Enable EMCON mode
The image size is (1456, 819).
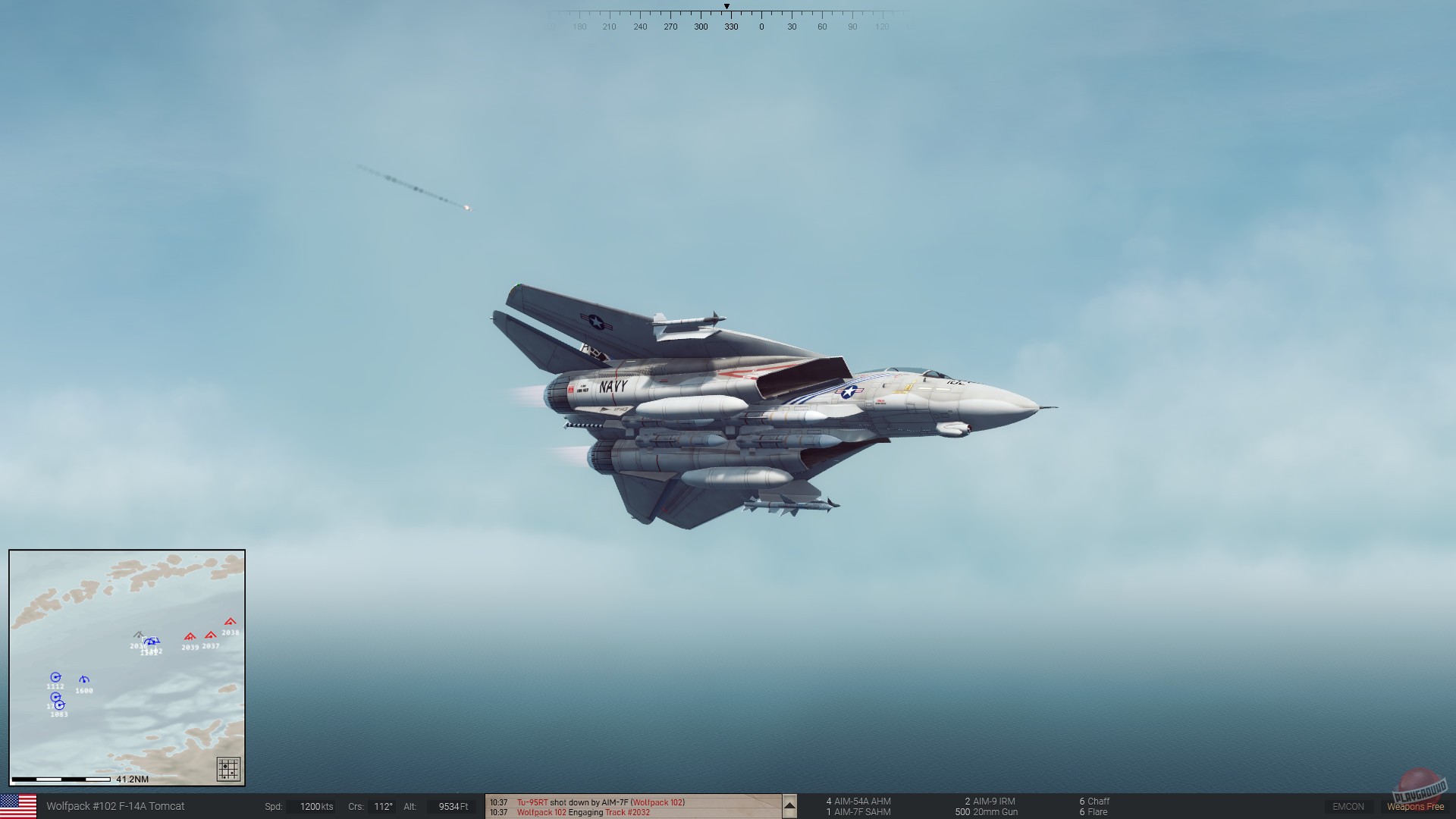coord(1349,806)
